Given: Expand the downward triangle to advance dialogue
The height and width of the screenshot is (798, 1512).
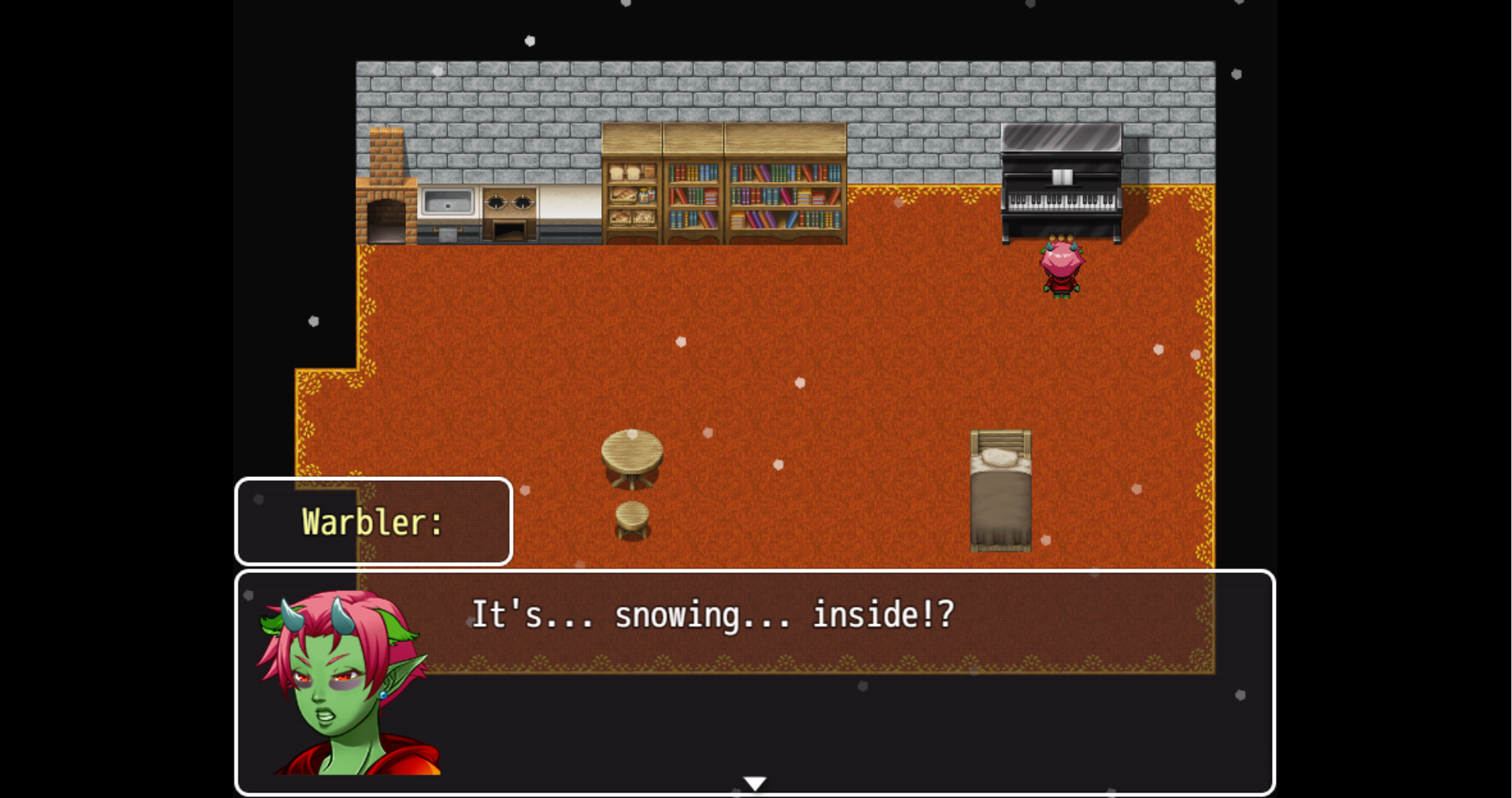Looking at the screenshot, I should tap(755, 781).
